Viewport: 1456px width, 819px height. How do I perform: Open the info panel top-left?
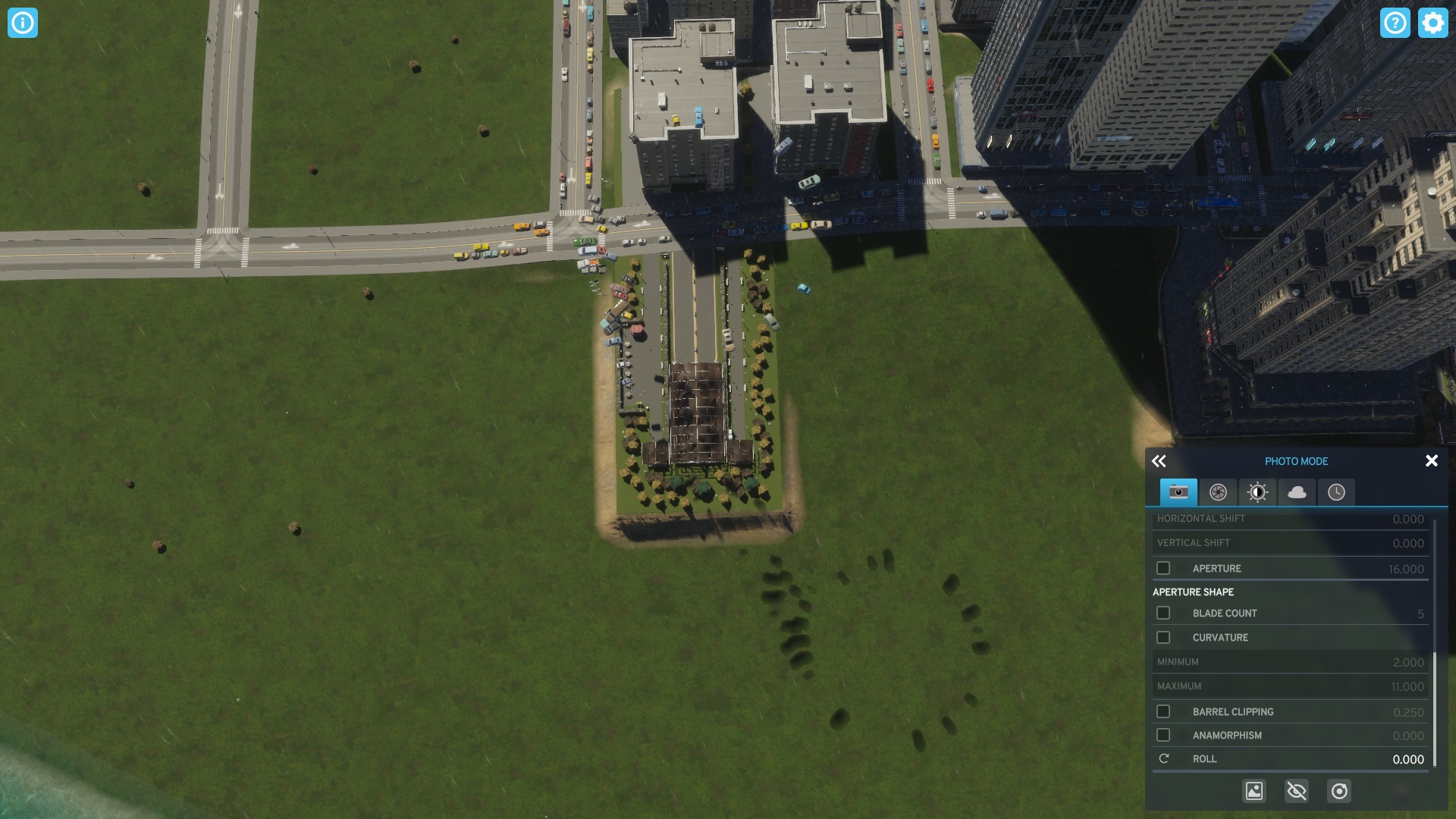(23, 23)
